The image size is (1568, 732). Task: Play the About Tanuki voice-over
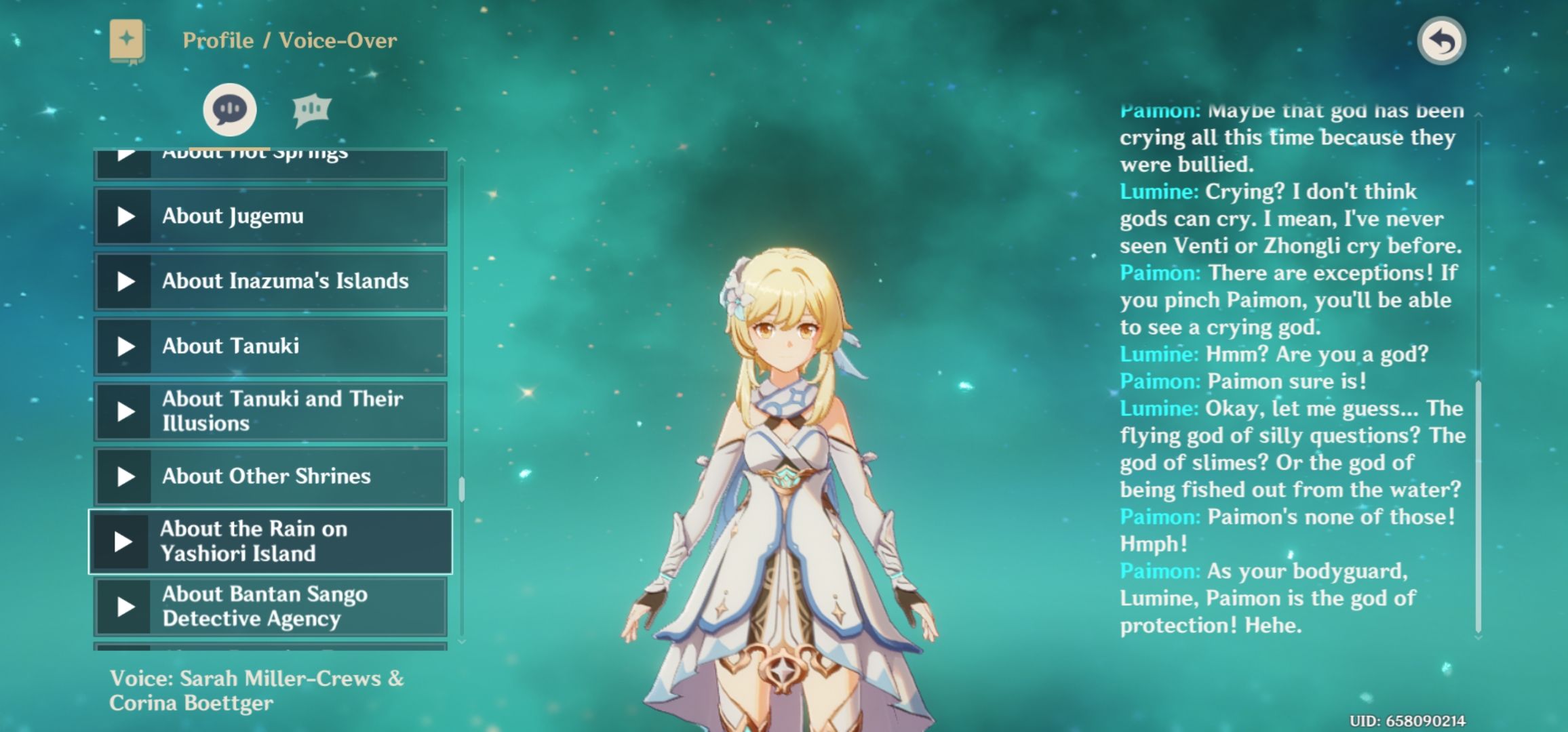[126, 346]
